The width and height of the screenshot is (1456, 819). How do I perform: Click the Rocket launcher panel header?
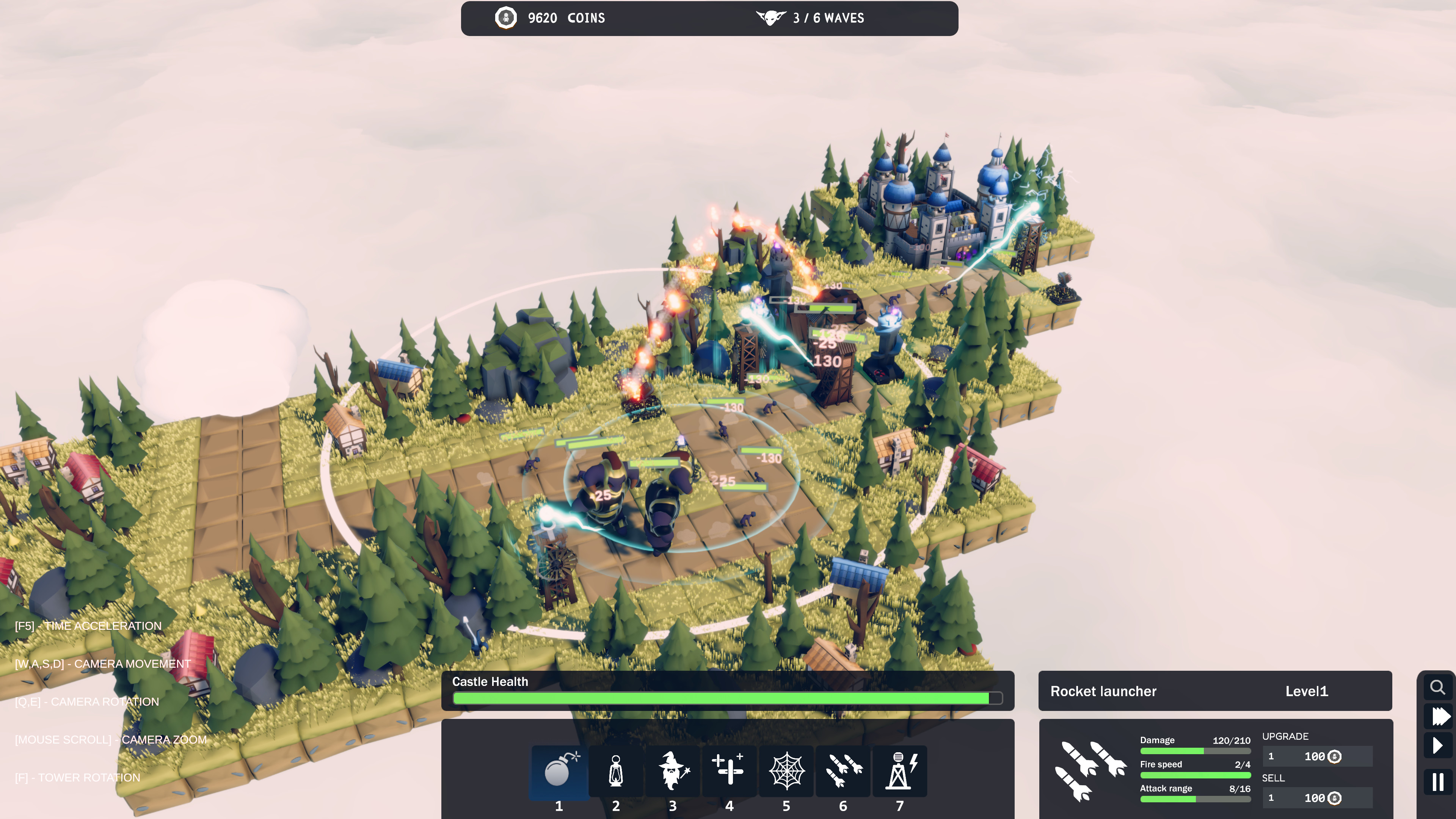(1103, 691)
